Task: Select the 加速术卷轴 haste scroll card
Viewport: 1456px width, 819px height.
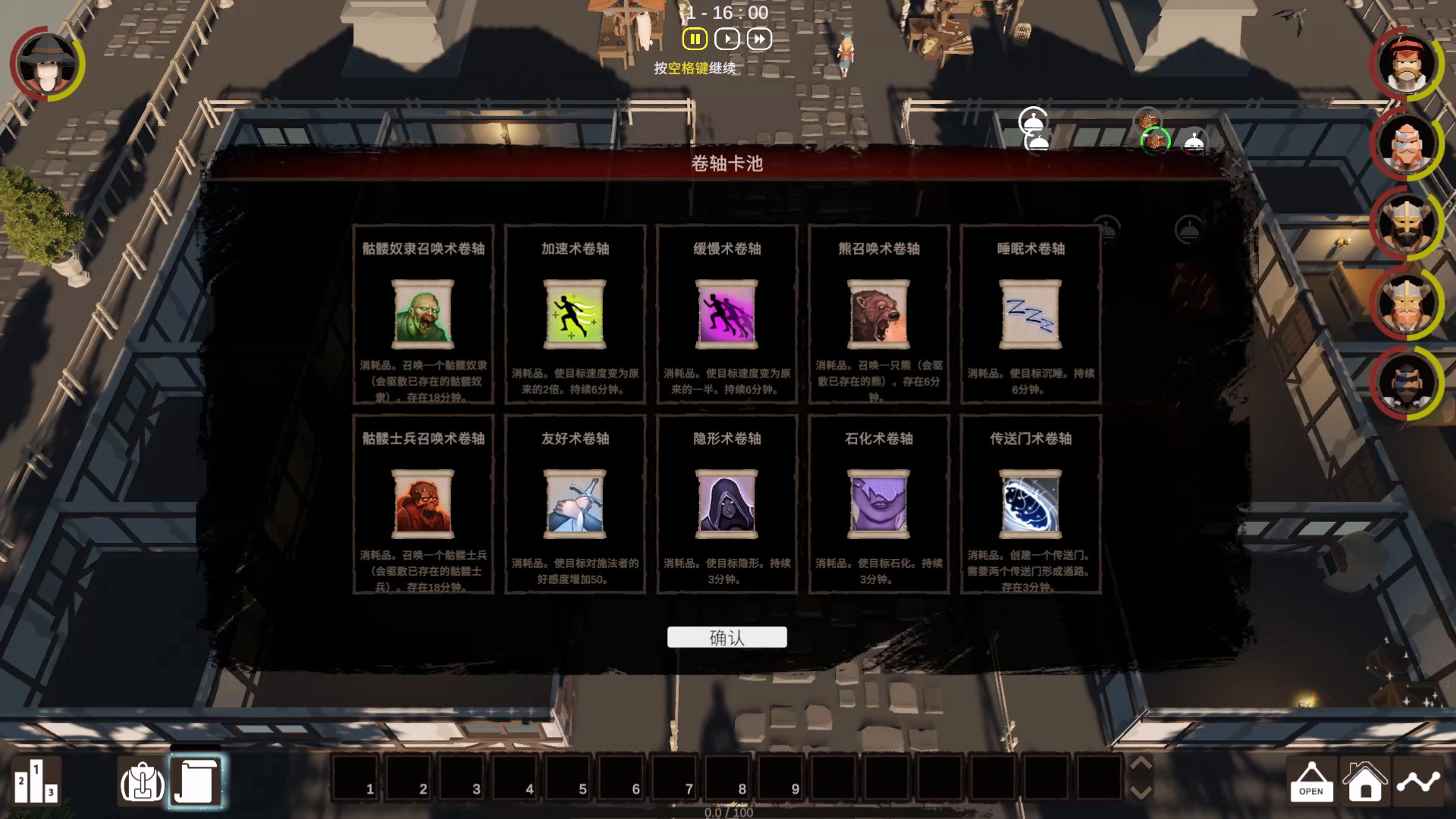Action: click(x=575, y=316)
